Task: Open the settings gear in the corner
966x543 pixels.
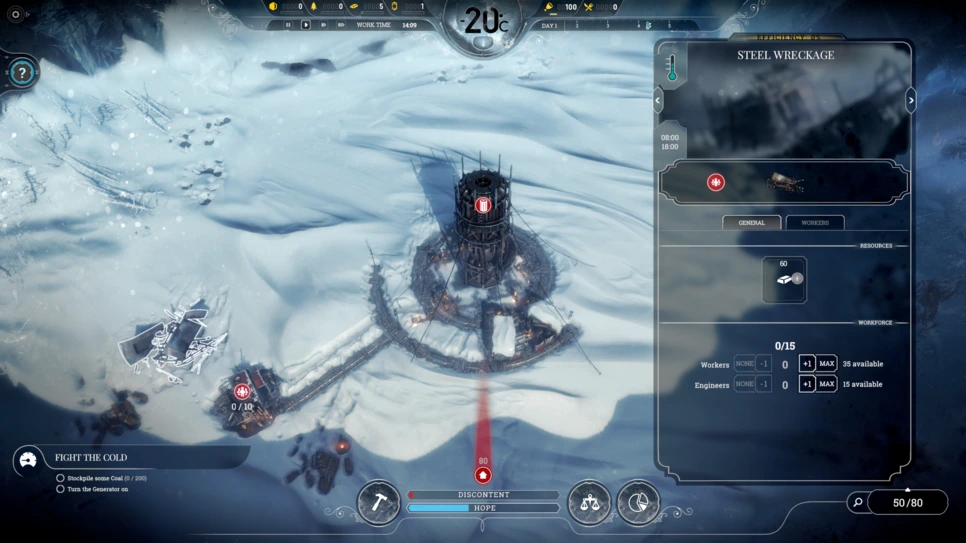Action: pos(15,15)
